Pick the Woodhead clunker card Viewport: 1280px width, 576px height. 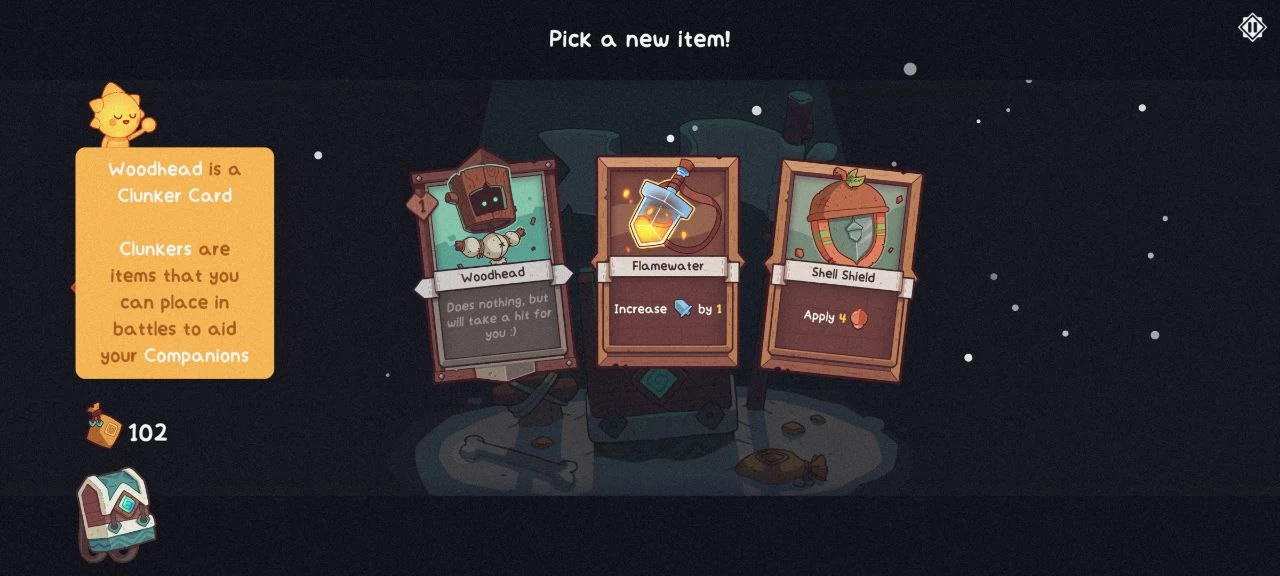tap(493, 268)
